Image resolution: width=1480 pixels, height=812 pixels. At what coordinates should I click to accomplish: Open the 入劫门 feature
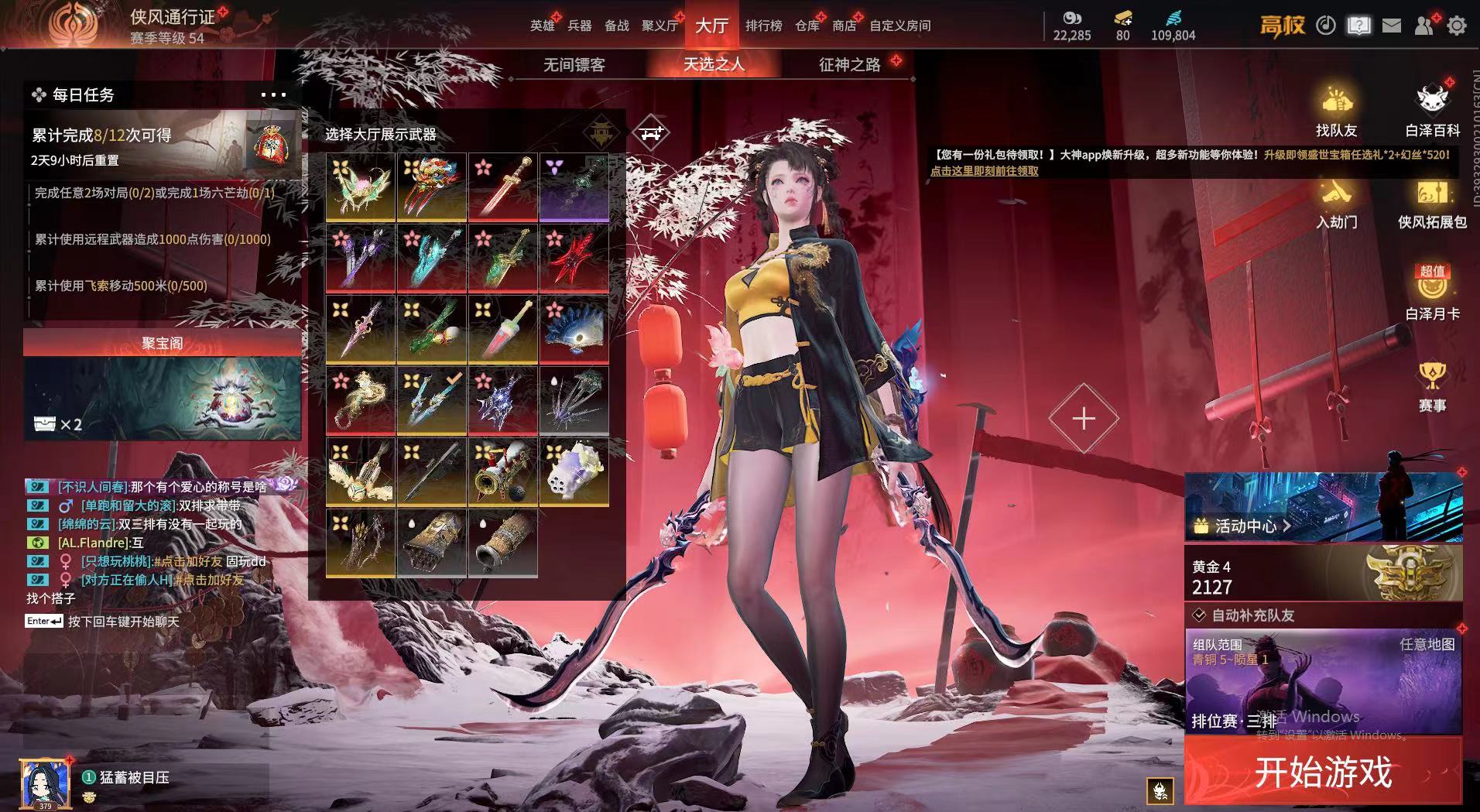[1336, 203]
